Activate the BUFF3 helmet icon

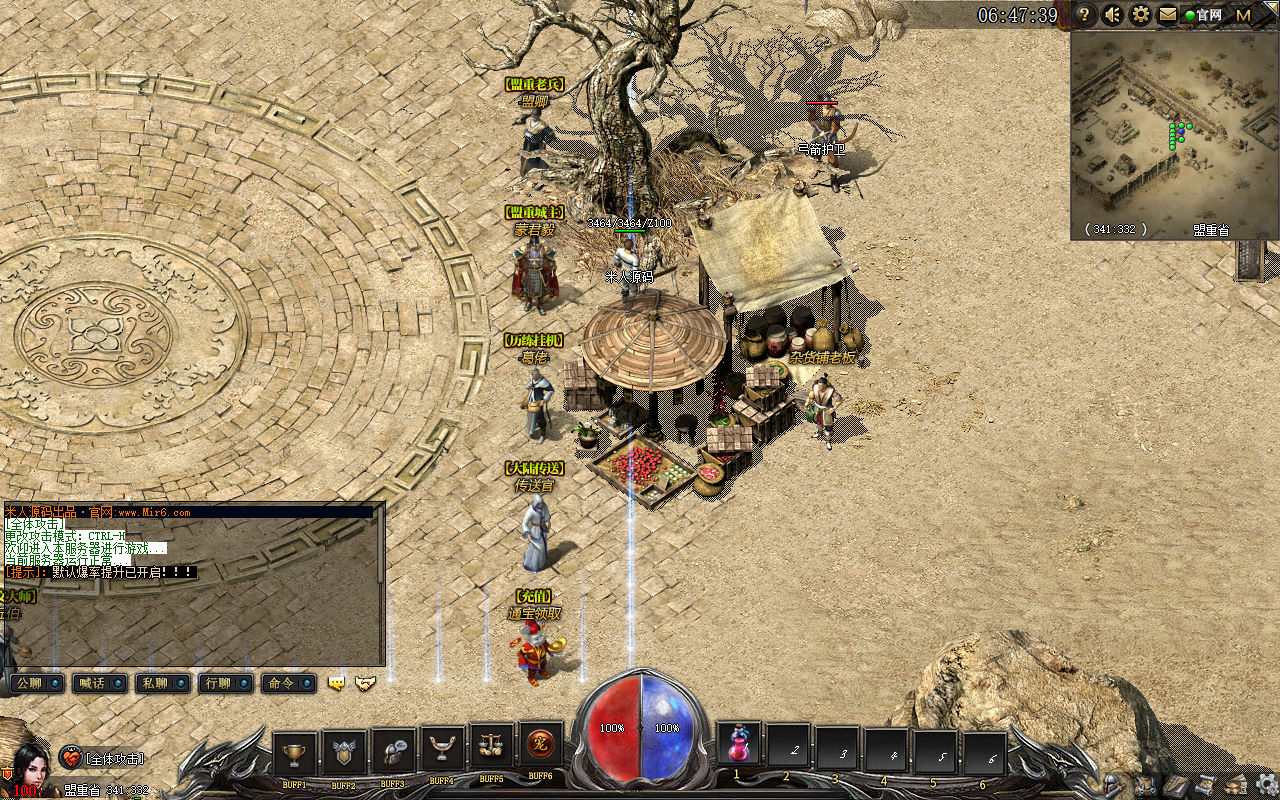(x=393, y=752)
